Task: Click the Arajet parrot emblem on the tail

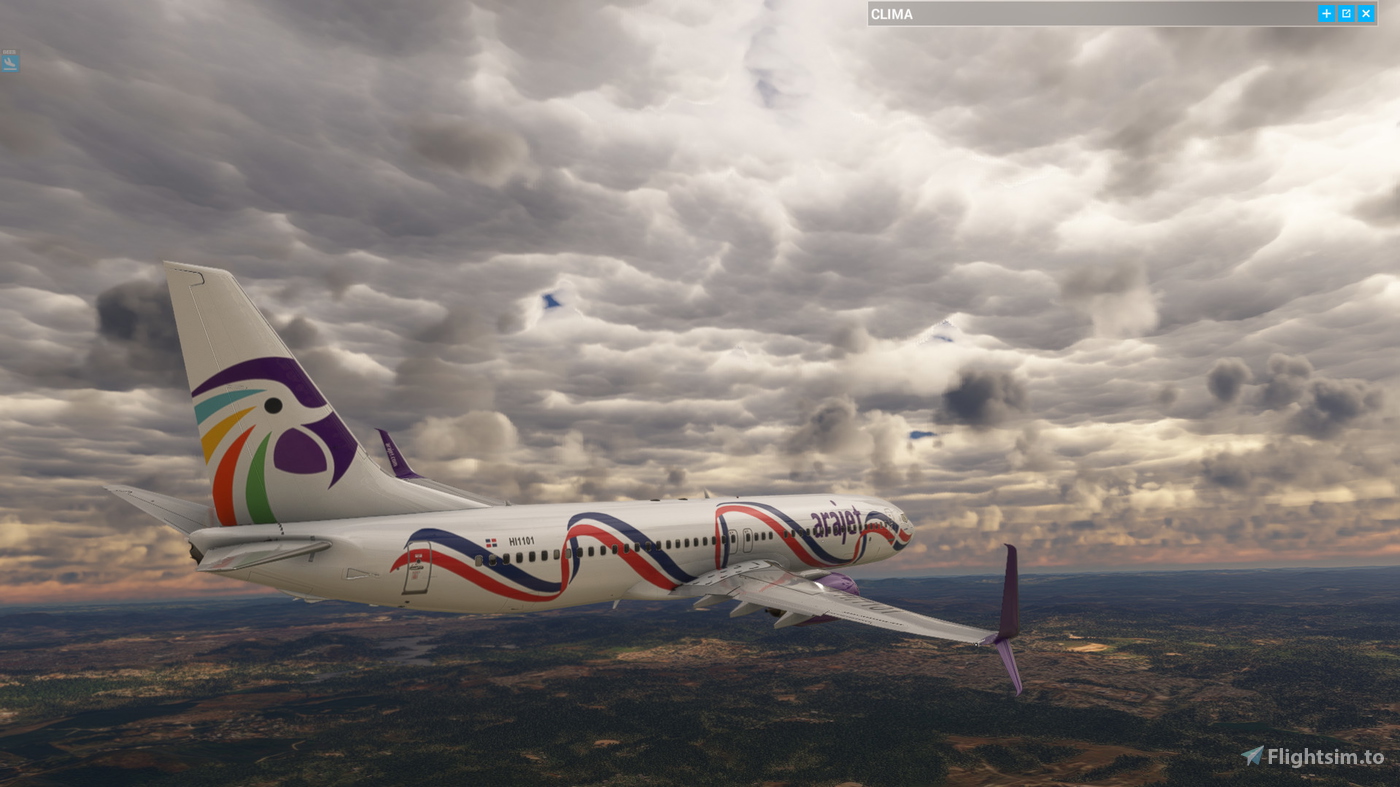Action: 265,420
